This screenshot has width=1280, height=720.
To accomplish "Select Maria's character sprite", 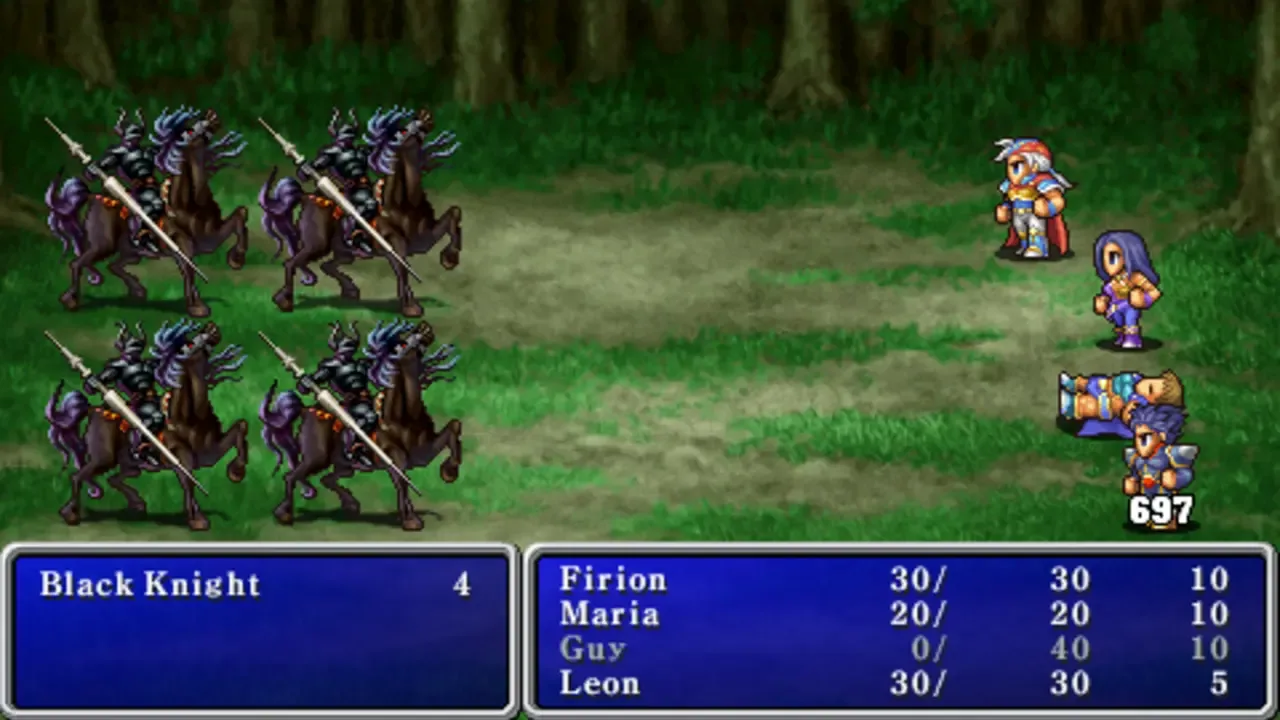I will (x=1125, y=285).
